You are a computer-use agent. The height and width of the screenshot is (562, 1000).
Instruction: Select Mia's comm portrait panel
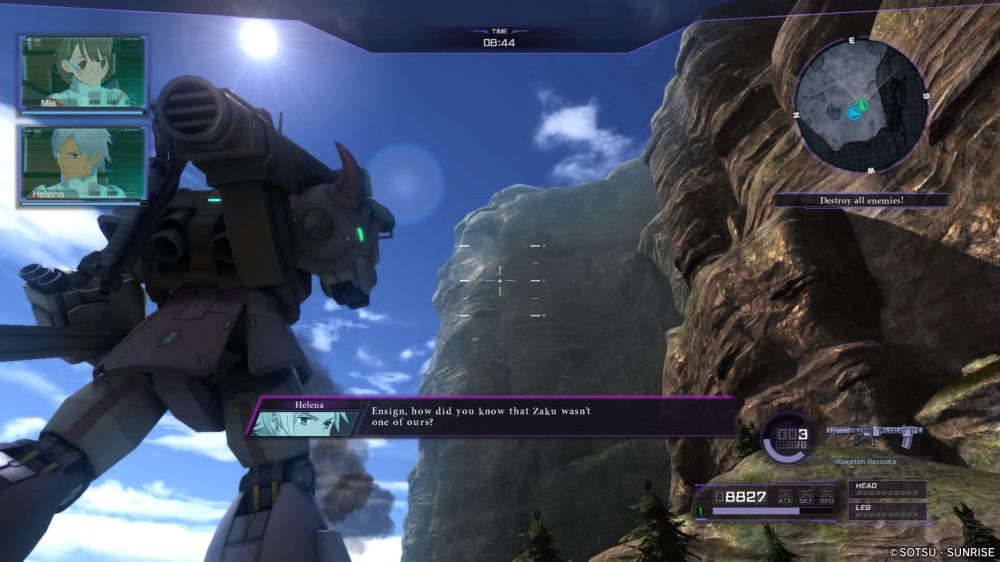point(84,73)
